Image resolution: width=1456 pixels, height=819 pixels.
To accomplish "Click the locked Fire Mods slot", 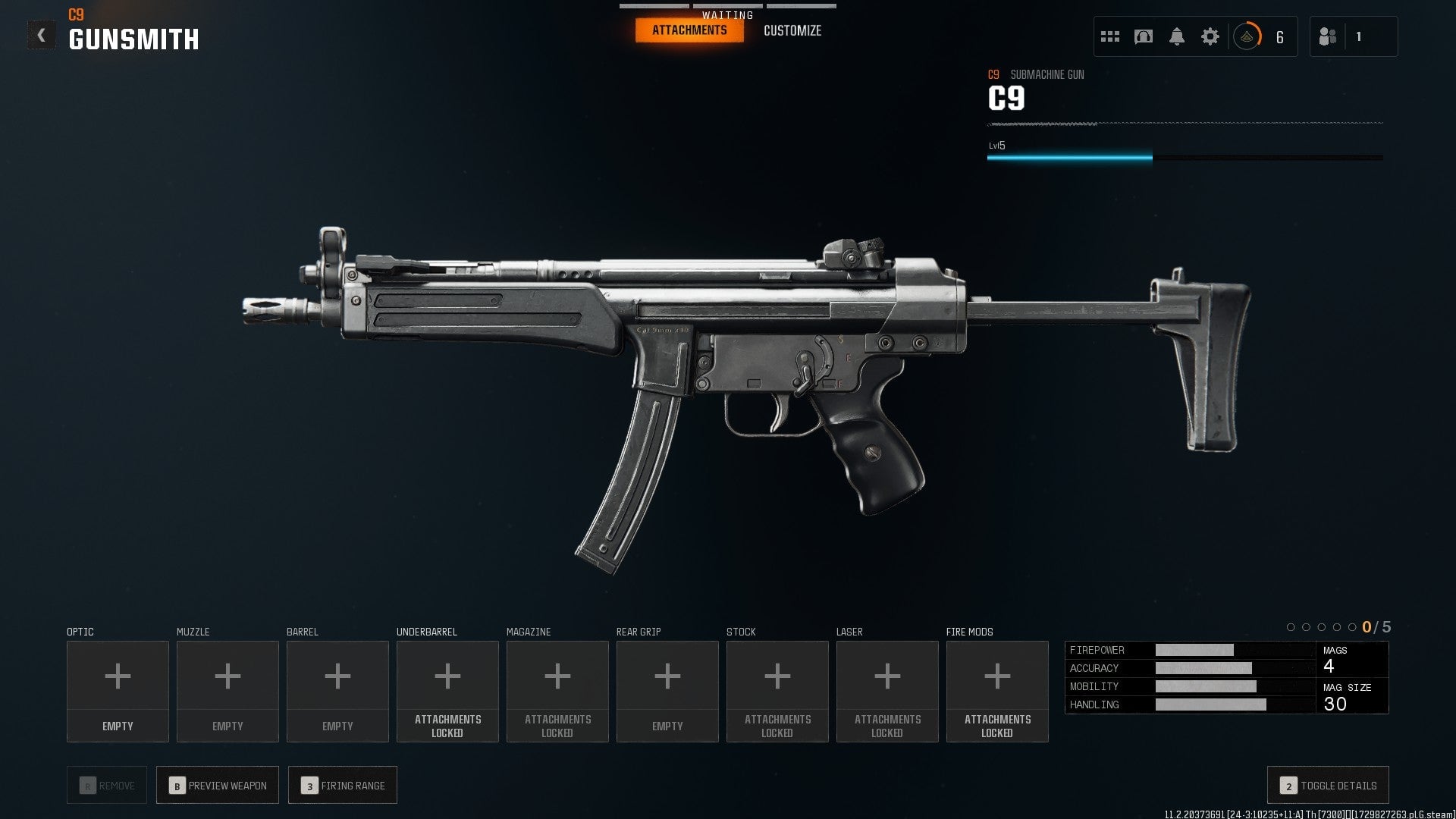I will click(997, 675).
